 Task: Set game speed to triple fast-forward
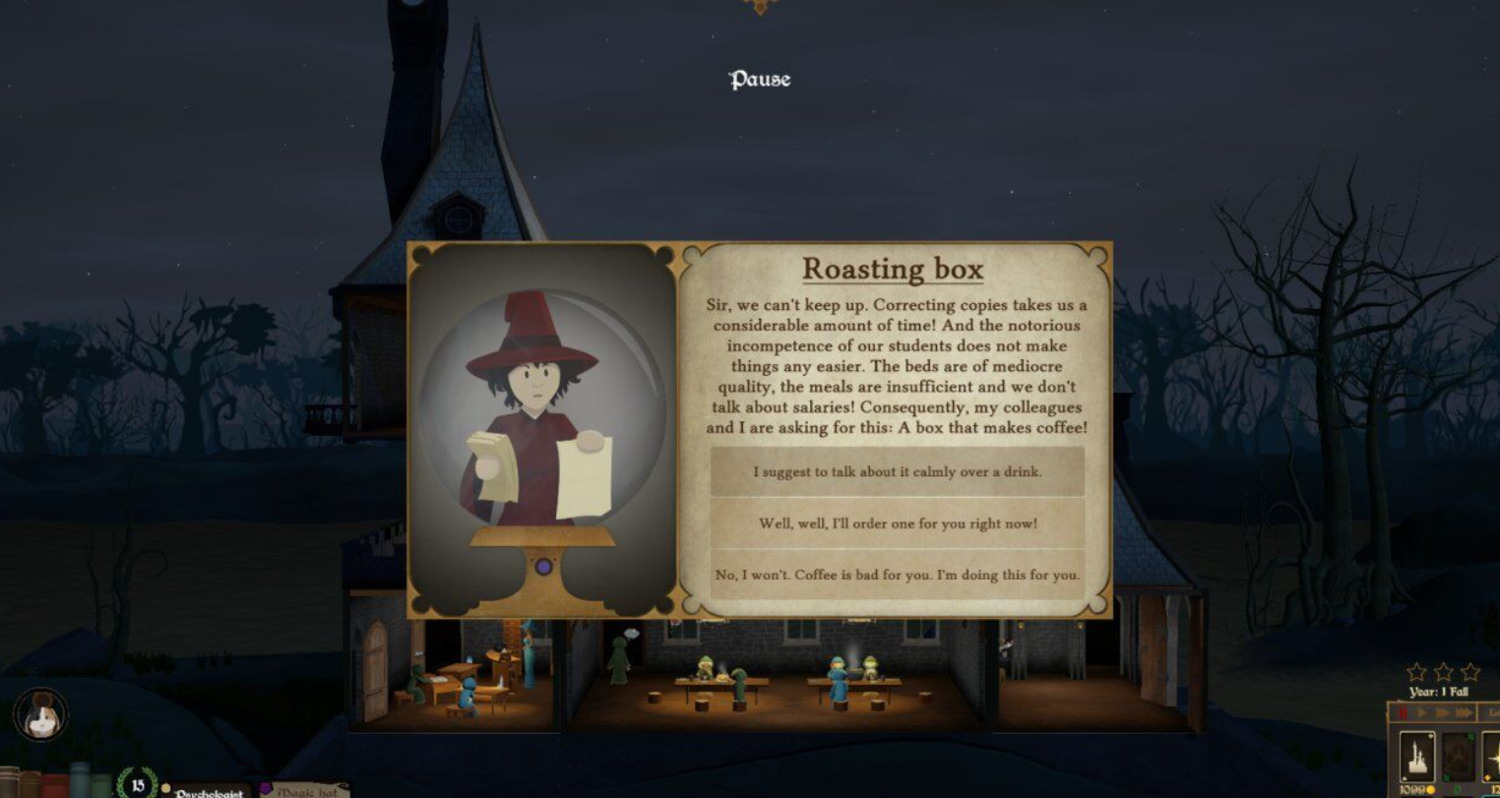(1464, 713)
